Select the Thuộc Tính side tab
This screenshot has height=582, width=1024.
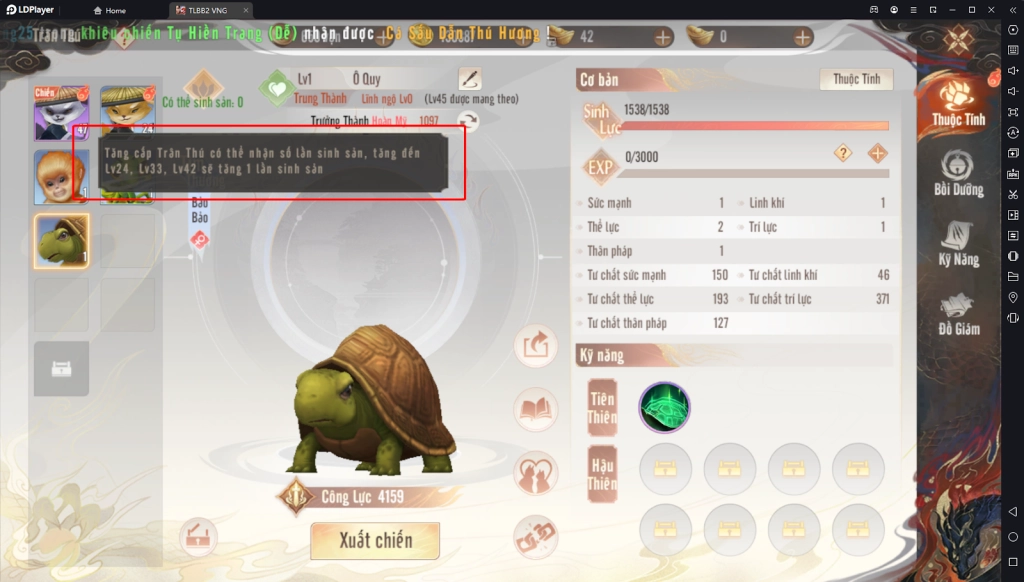(x=958, y=102)
